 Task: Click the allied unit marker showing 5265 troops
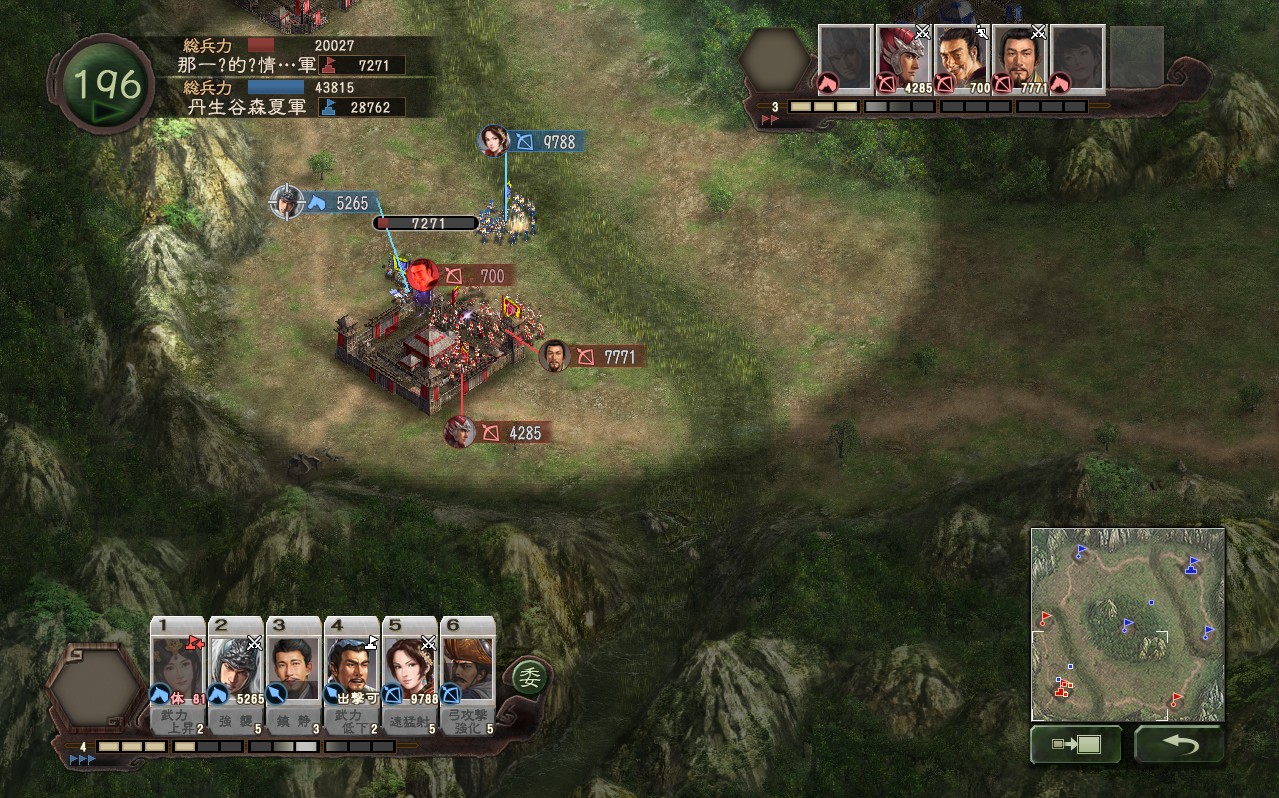[287, 202]
